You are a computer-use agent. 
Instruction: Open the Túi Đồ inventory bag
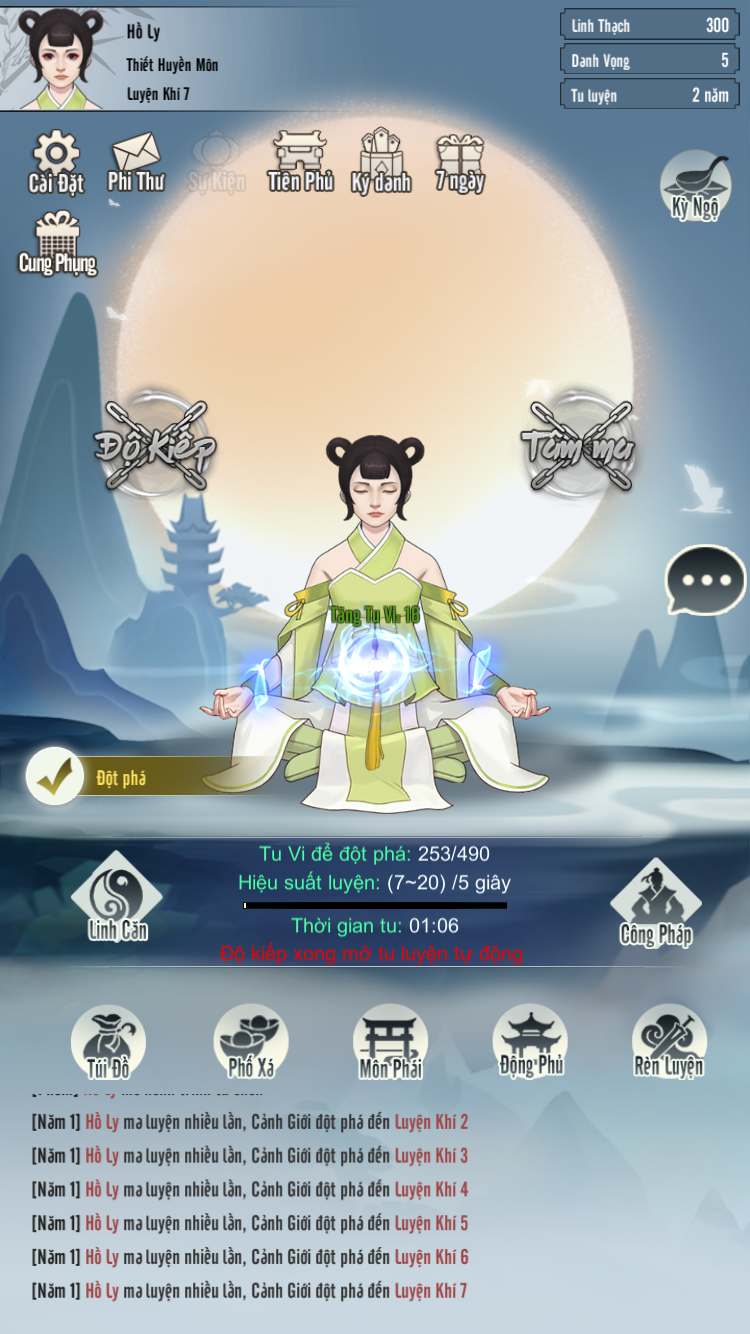point(108,1041)
